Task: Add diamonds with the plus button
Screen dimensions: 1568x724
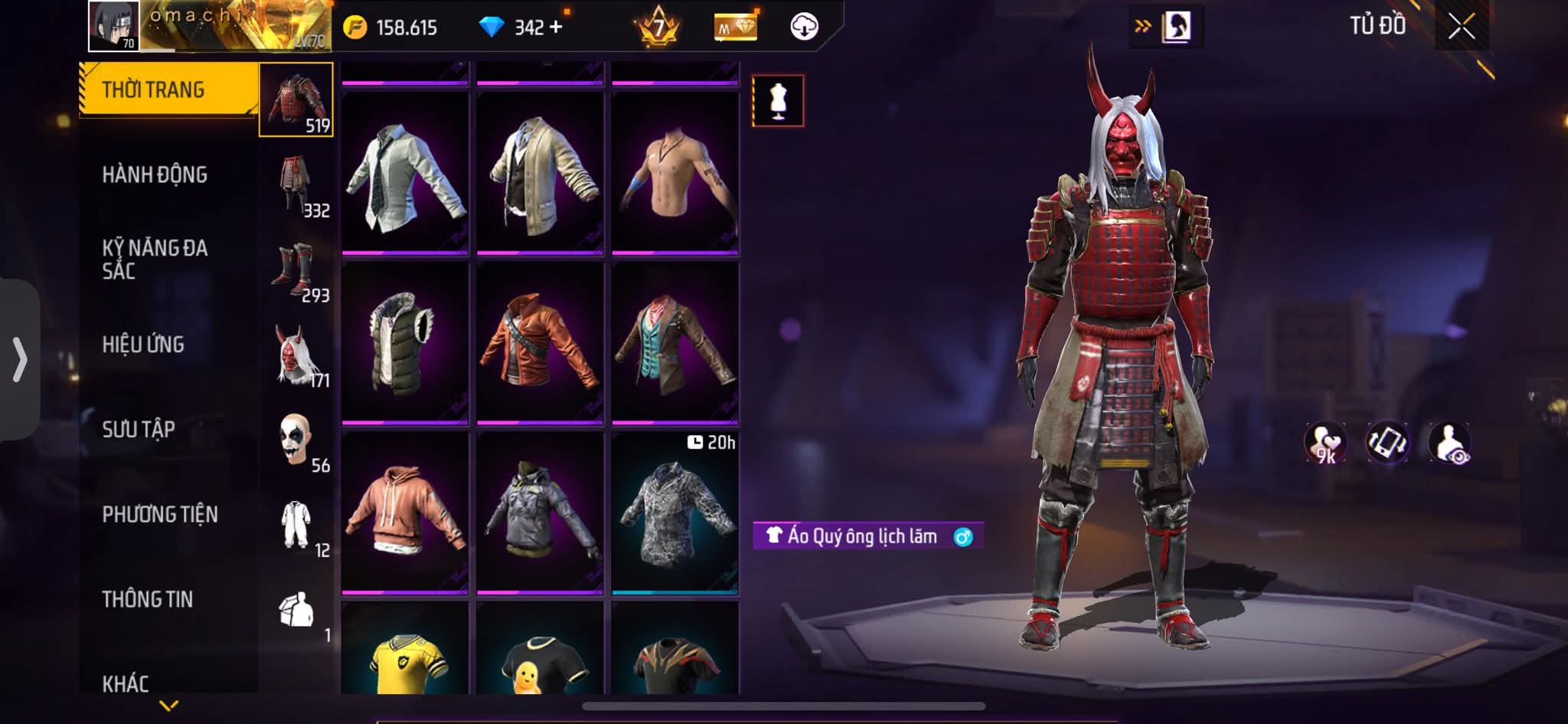Action: pos(557,28)
